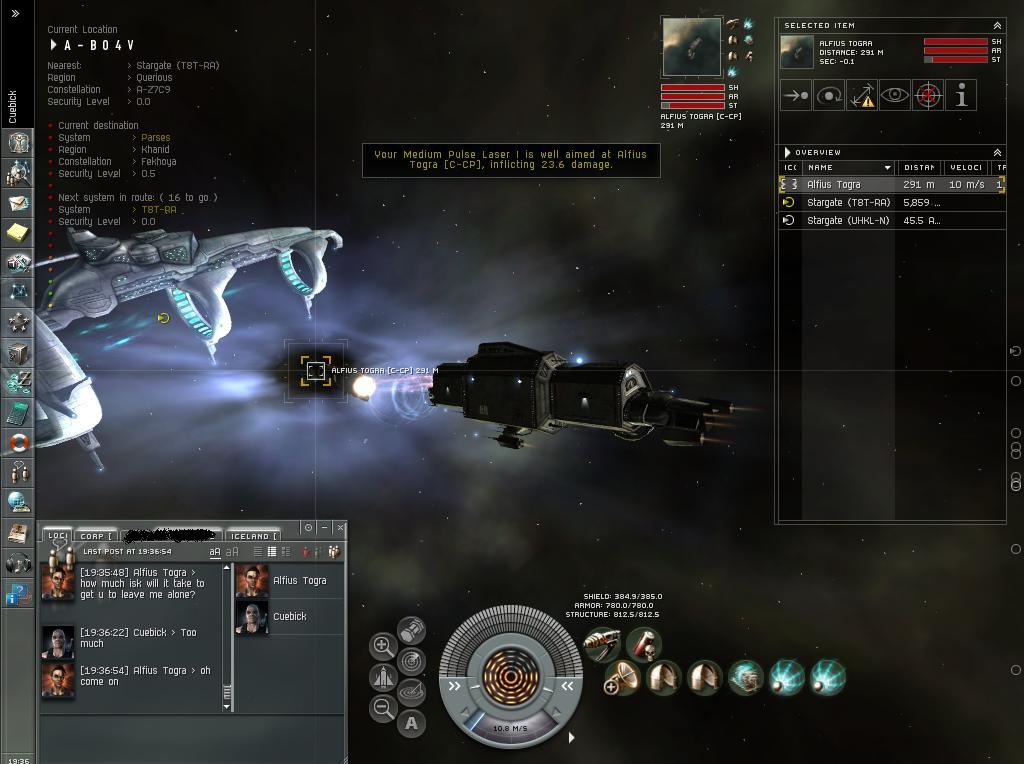Close the chat window
Screen dimensions: 1024x764
(340, 527)
